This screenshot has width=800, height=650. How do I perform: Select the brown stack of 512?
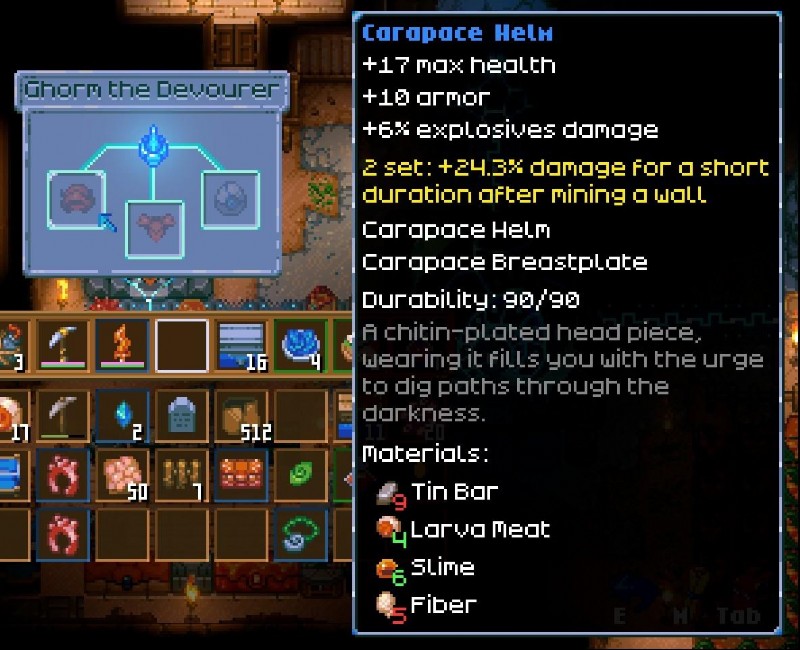(240, 415)
